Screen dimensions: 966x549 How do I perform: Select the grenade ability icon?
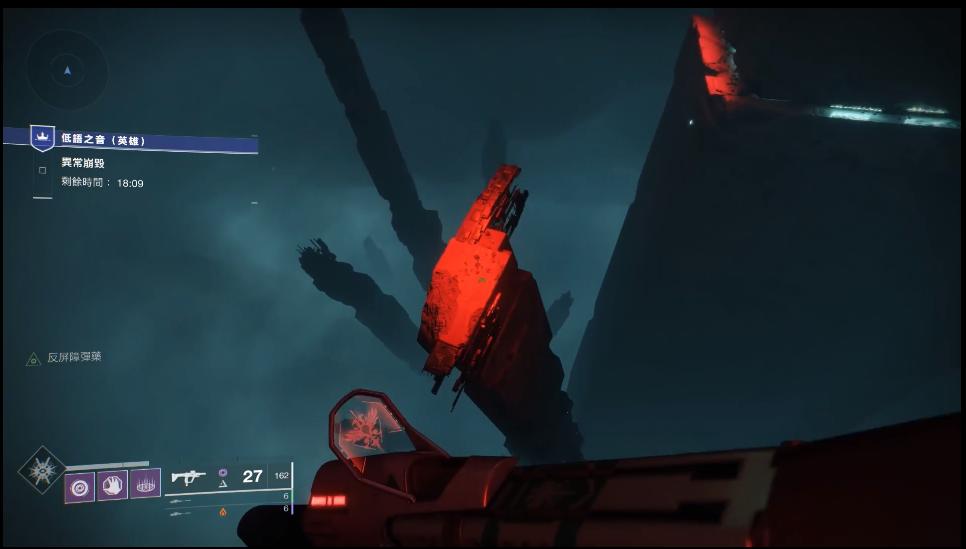79,486
